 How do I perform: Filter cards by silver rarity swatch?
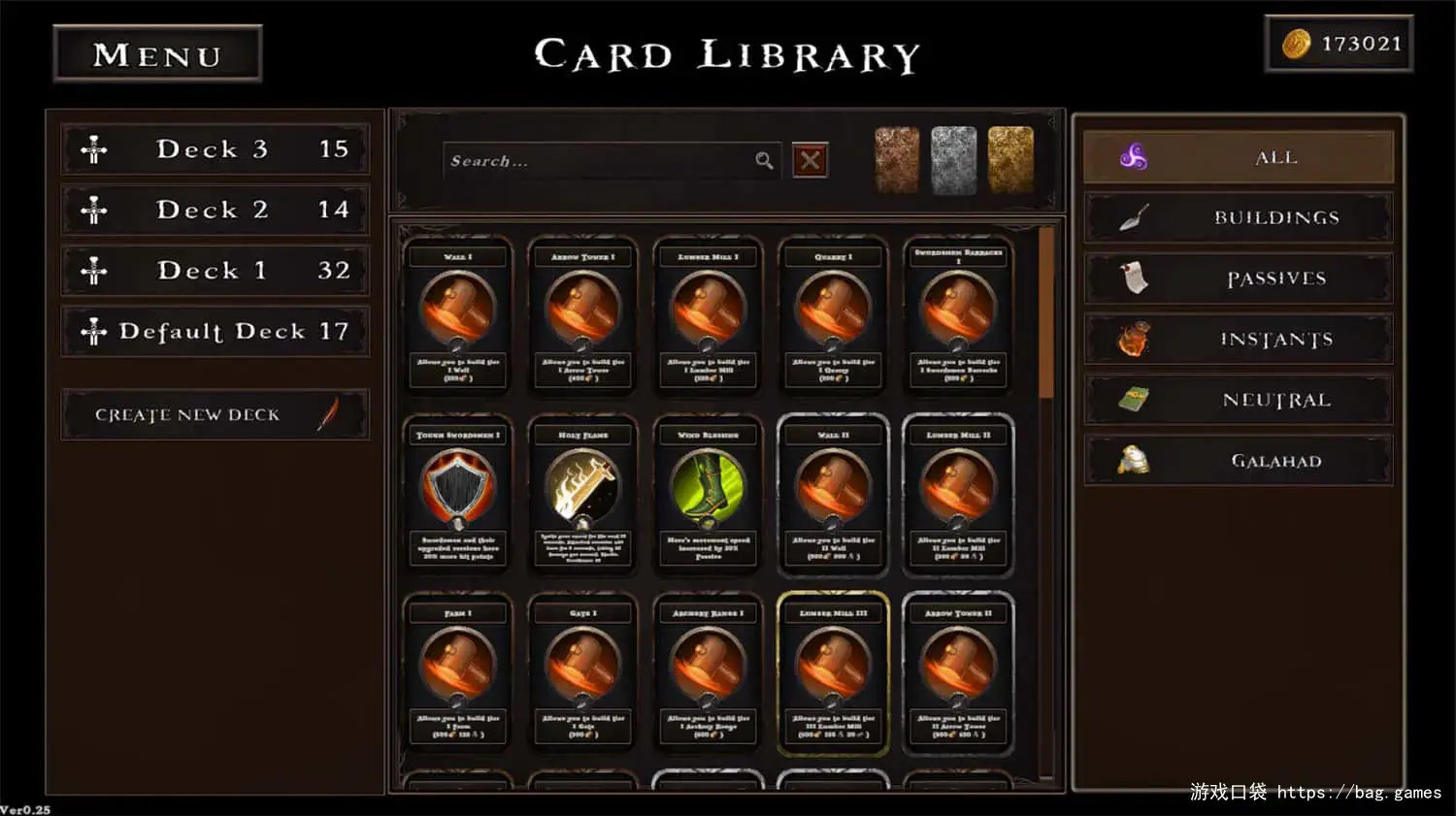coord(953,159)
